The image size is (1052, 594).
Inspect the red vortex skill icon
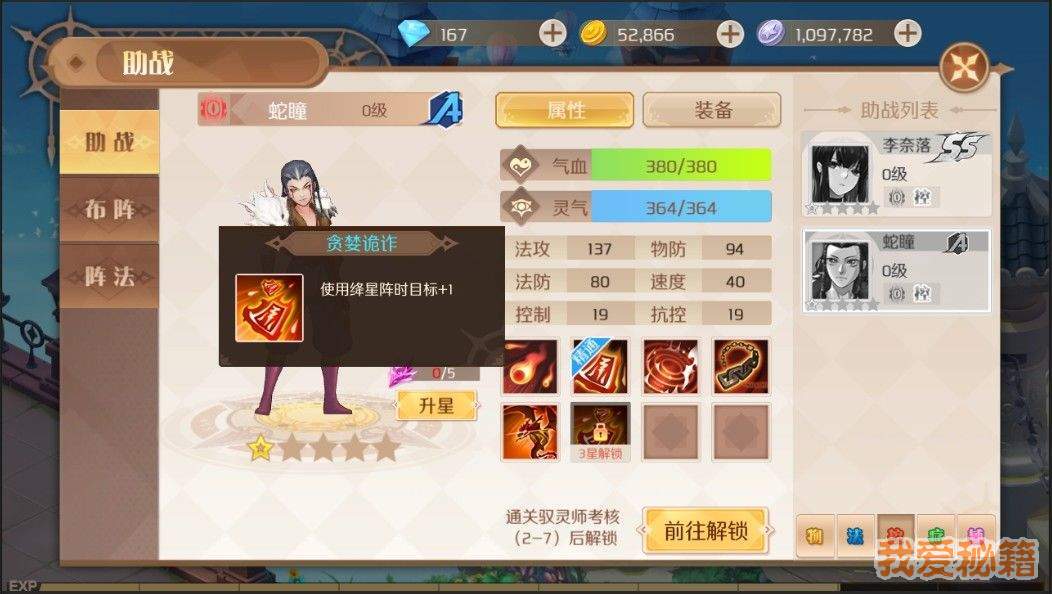click(x=671, y=366)
